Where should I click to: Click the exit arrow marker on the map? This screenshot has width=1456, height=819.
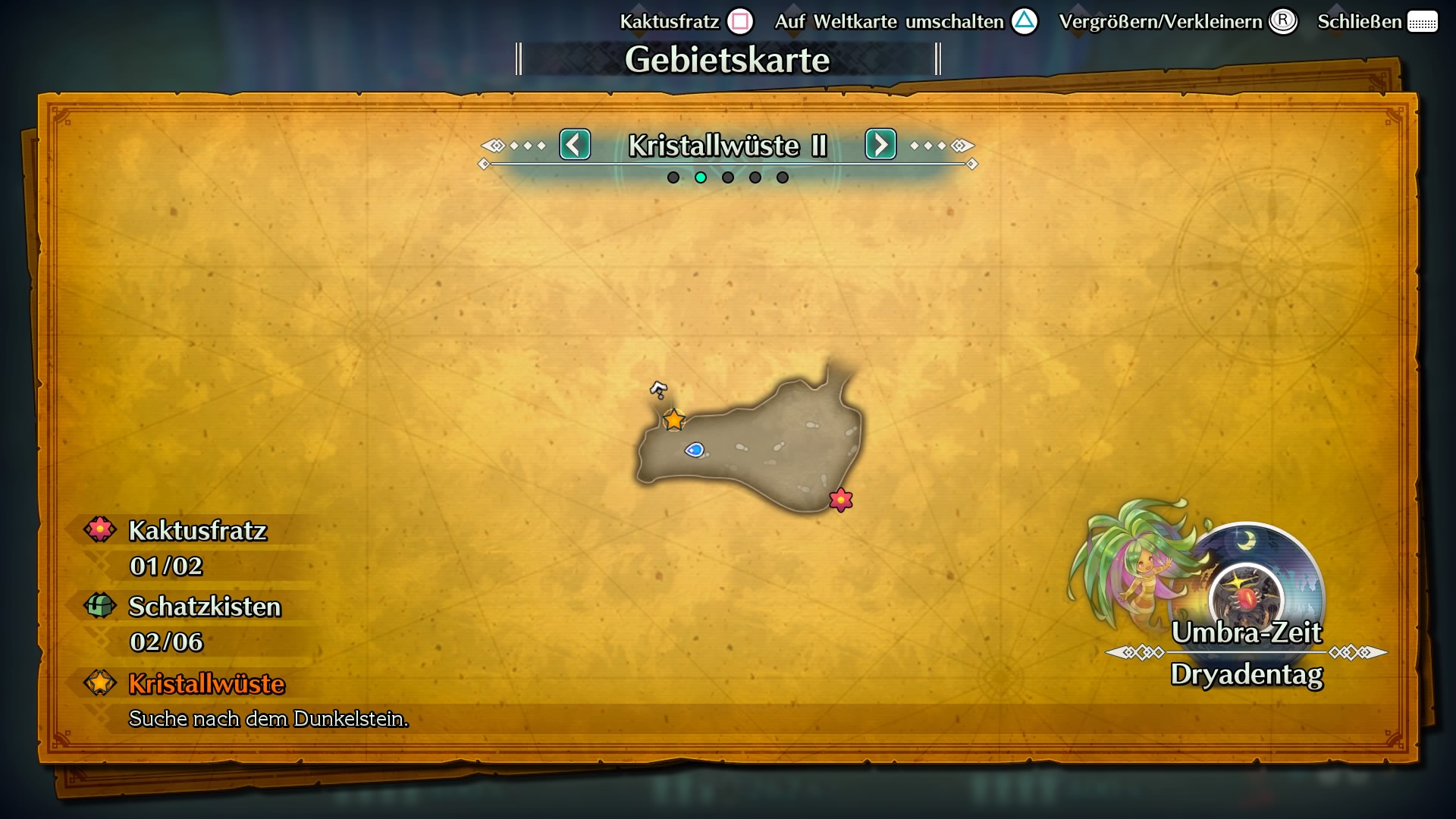coord(658,391)
